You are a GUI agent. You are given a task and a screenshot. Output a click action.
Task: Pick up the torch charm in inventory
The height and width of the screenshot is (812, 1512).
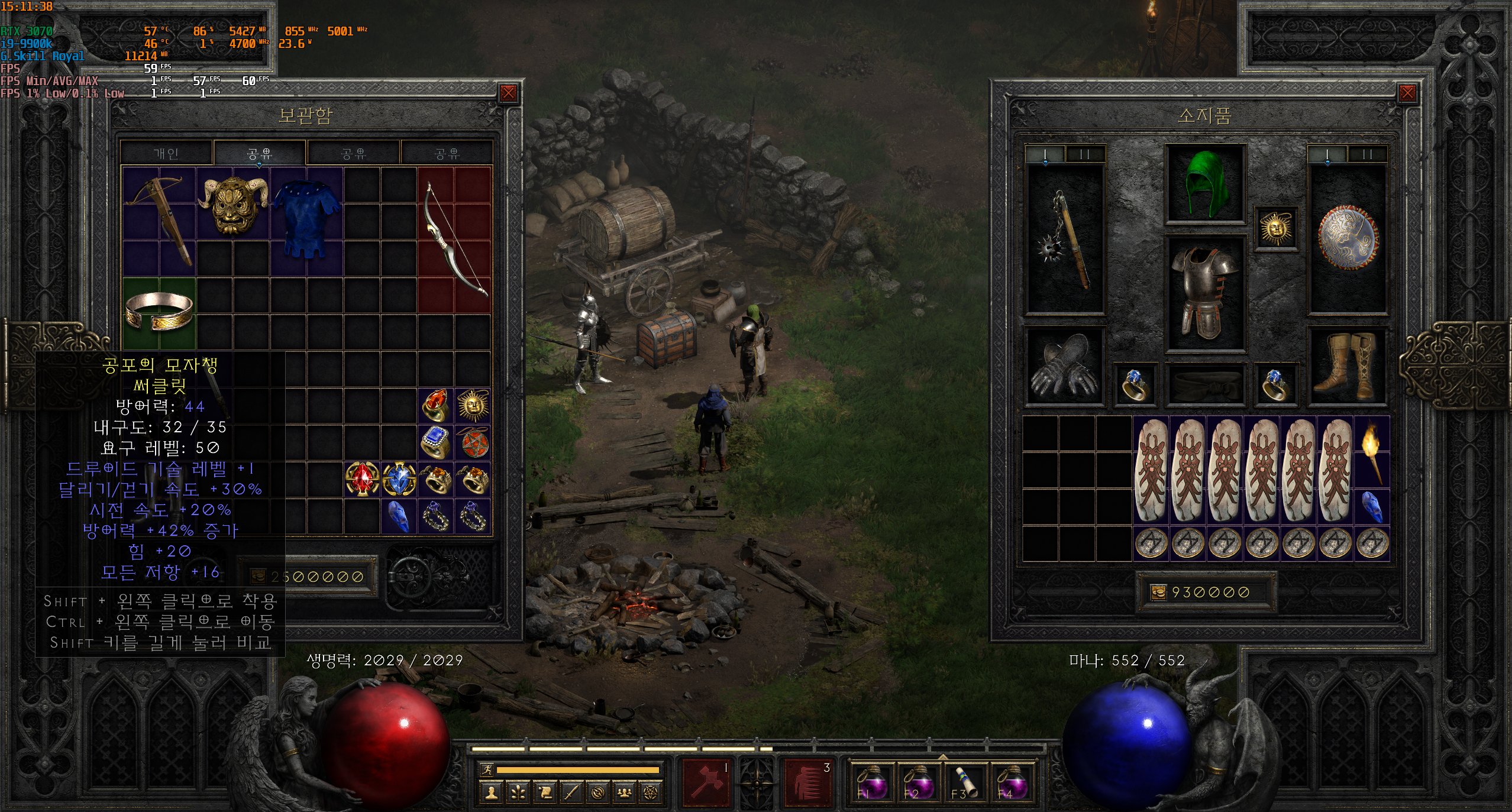tap(1372, 452)
